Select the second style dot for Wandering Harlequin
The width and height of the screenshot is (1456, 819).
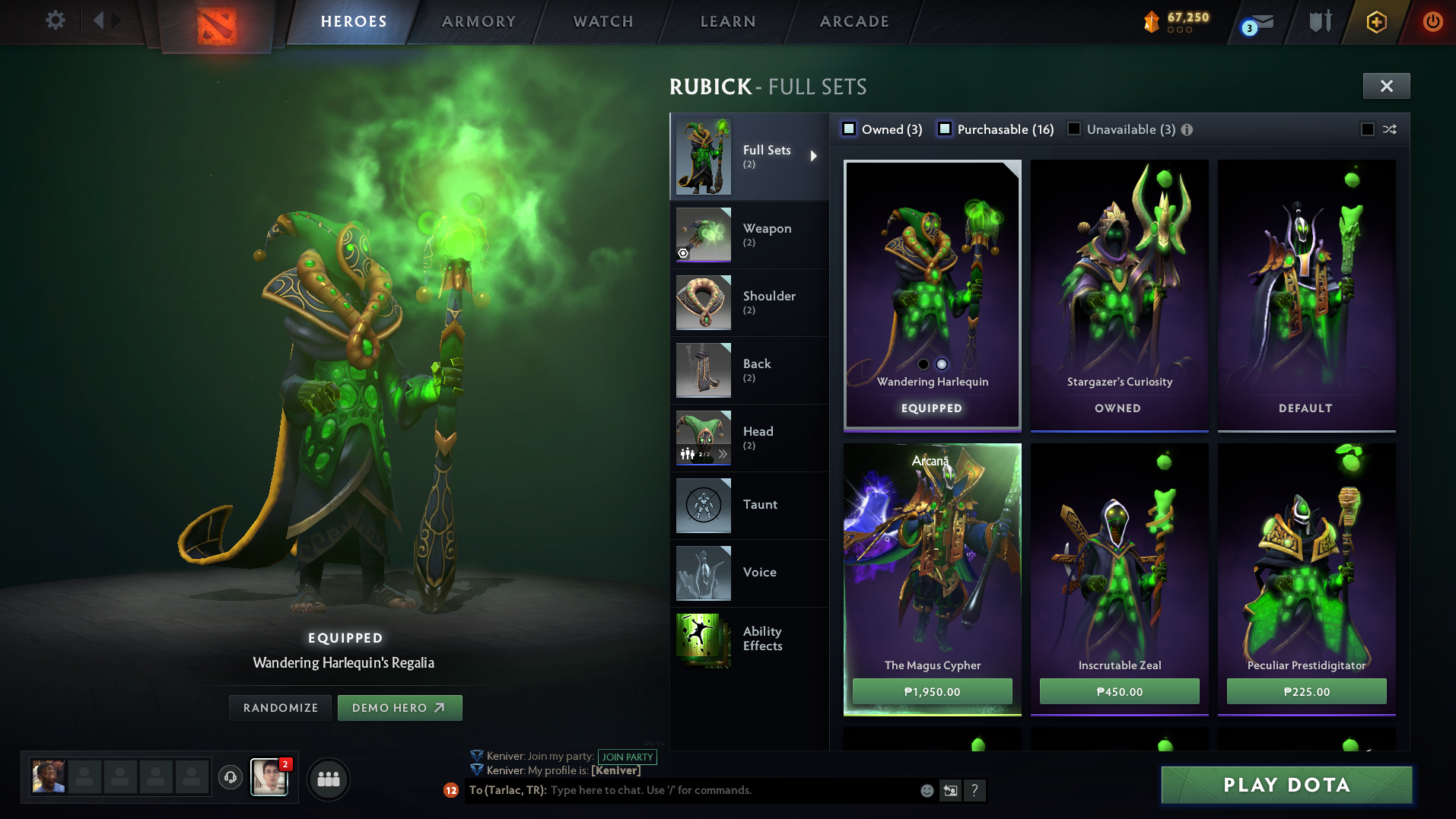[942, 364]
